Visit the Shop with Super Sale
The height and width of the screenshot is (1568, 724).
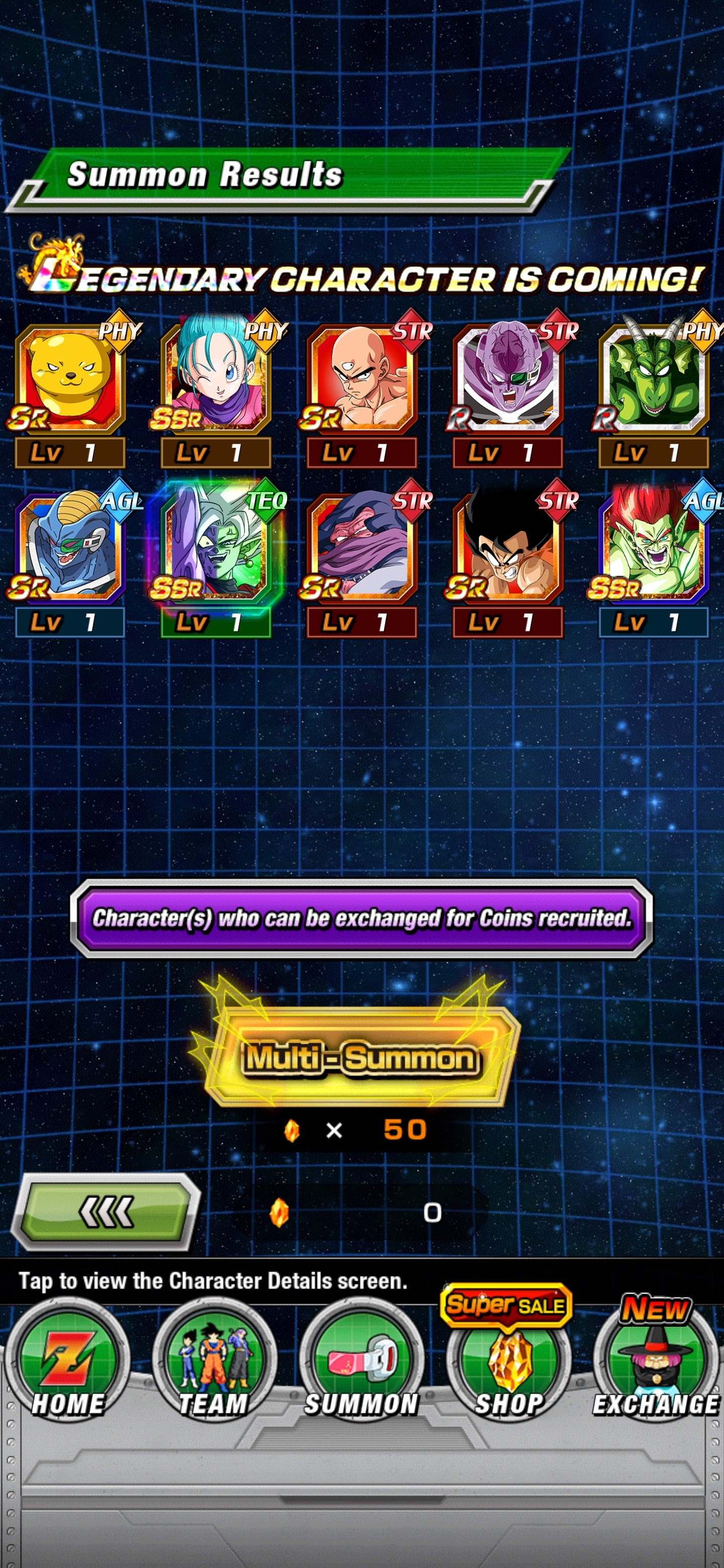coord(509,1363)
